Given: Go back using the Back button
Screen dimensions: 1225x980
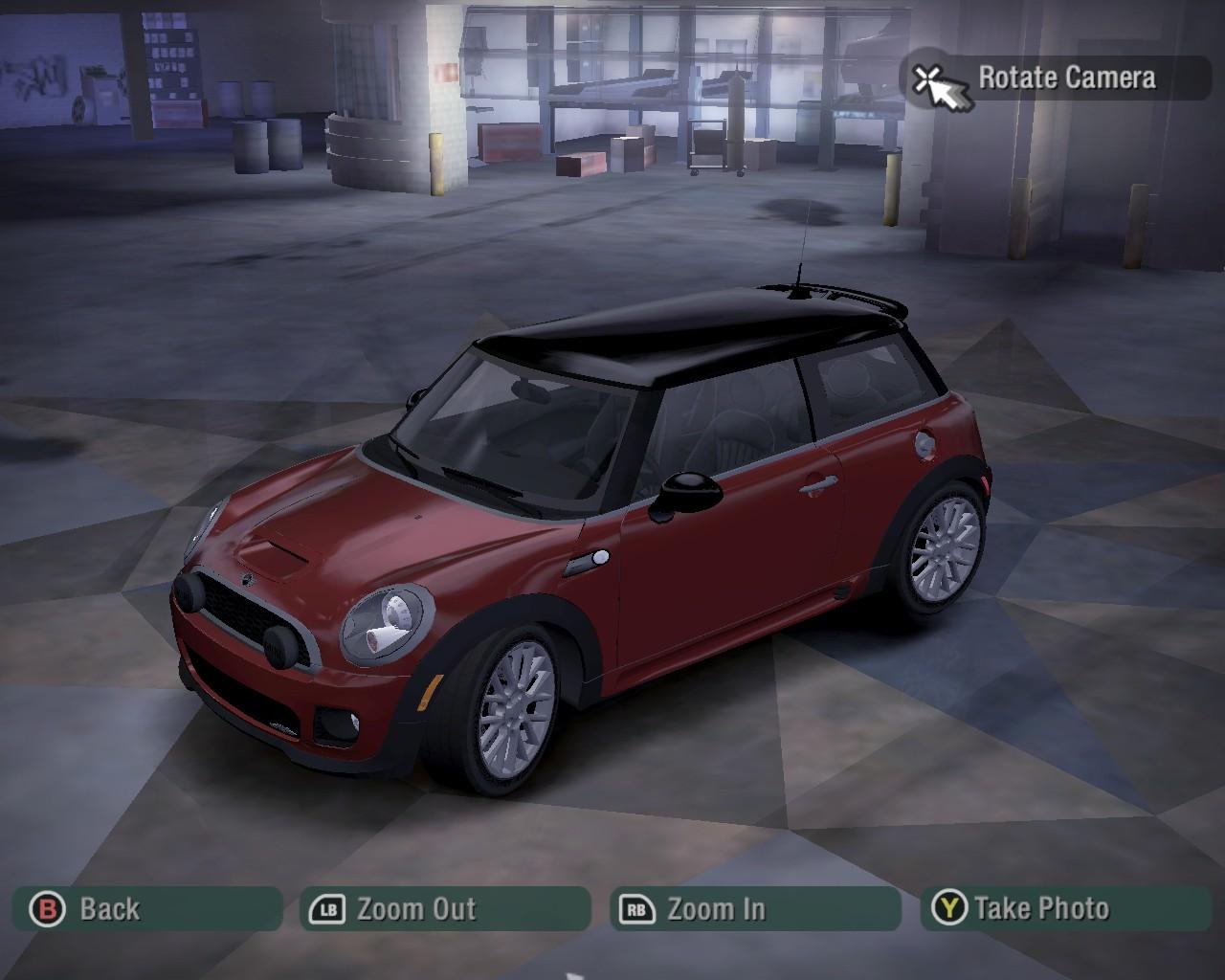Looking at the screenshot, I should pyautogui.click(x=146, y=909).
